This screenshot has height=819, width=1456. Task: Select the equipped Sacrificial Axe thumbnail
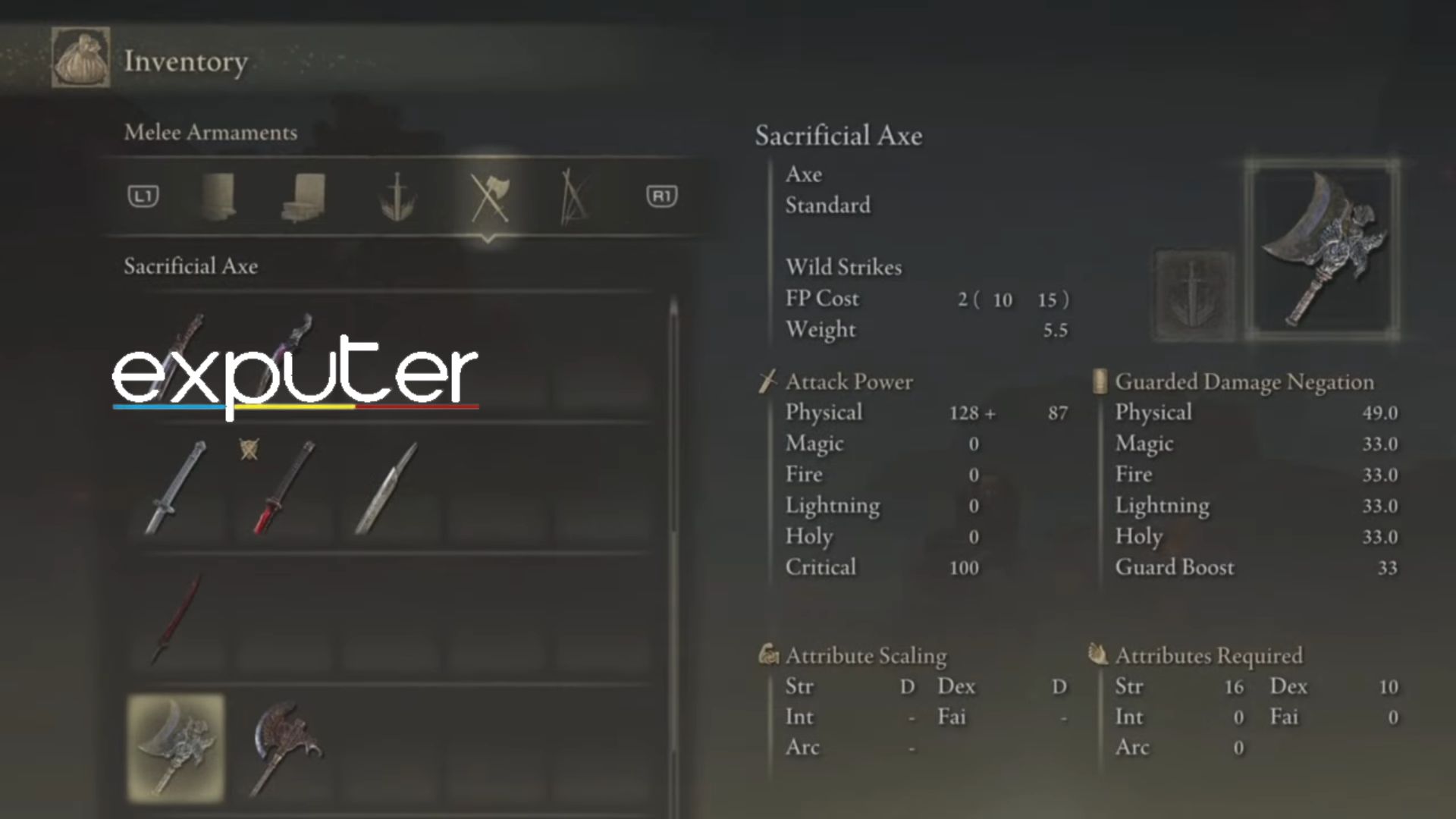point(176,747)
